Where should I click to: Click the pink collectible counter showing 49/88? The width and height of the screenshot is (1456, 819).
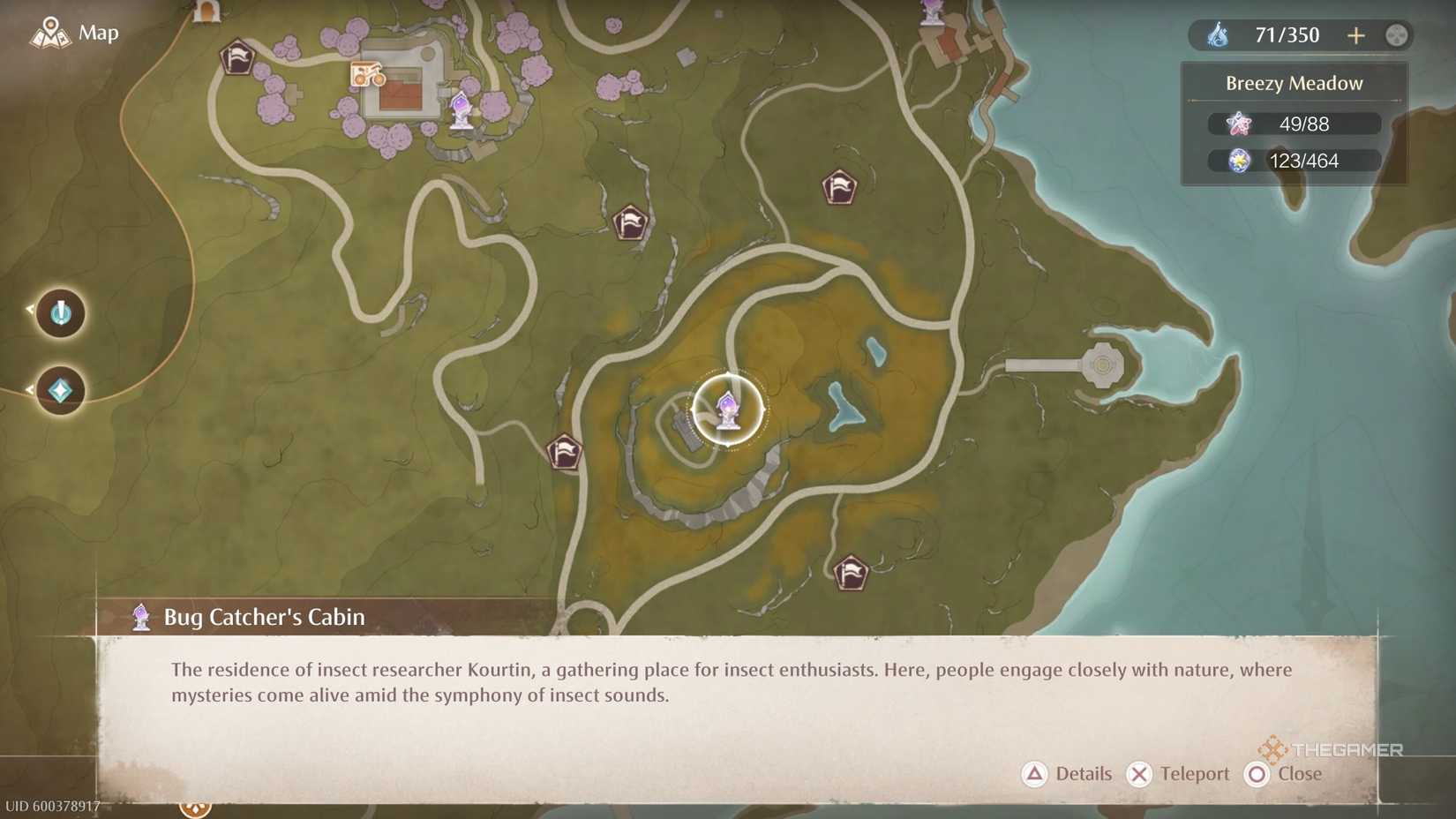click(x=1293, y=124)
